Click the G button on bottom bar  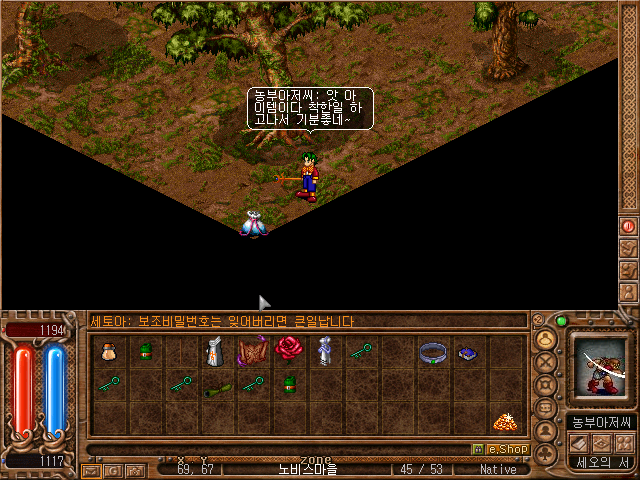coord(112,469)
